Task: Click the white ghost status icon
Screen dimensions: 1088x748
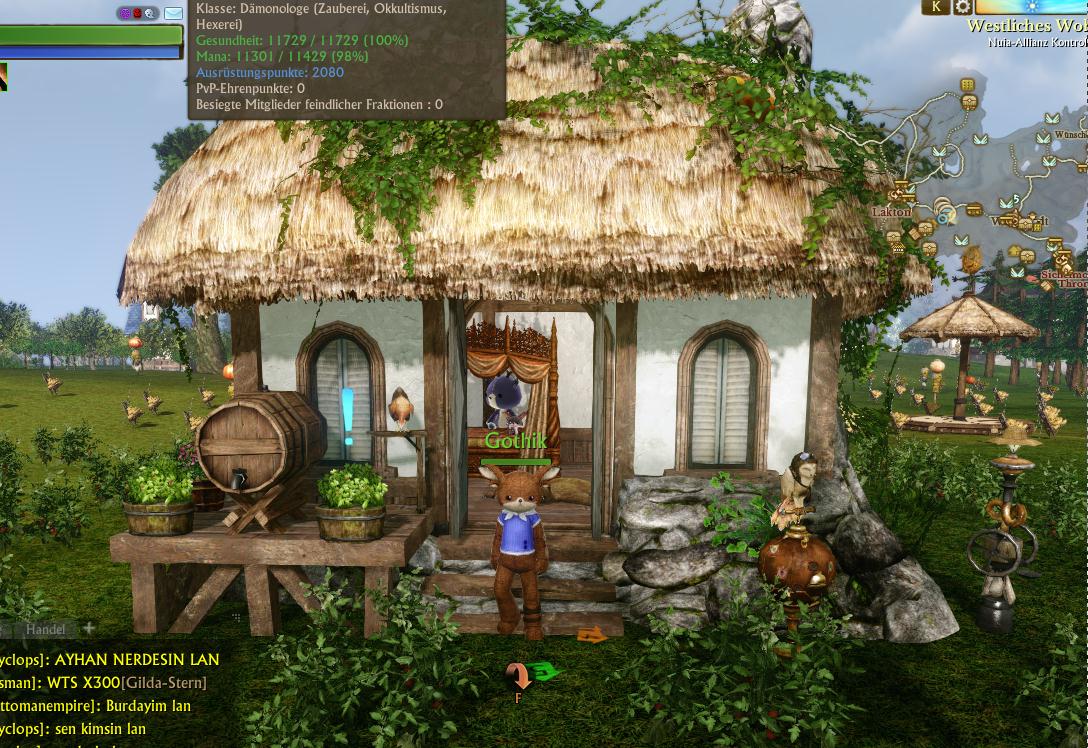Action: (150, 14)
